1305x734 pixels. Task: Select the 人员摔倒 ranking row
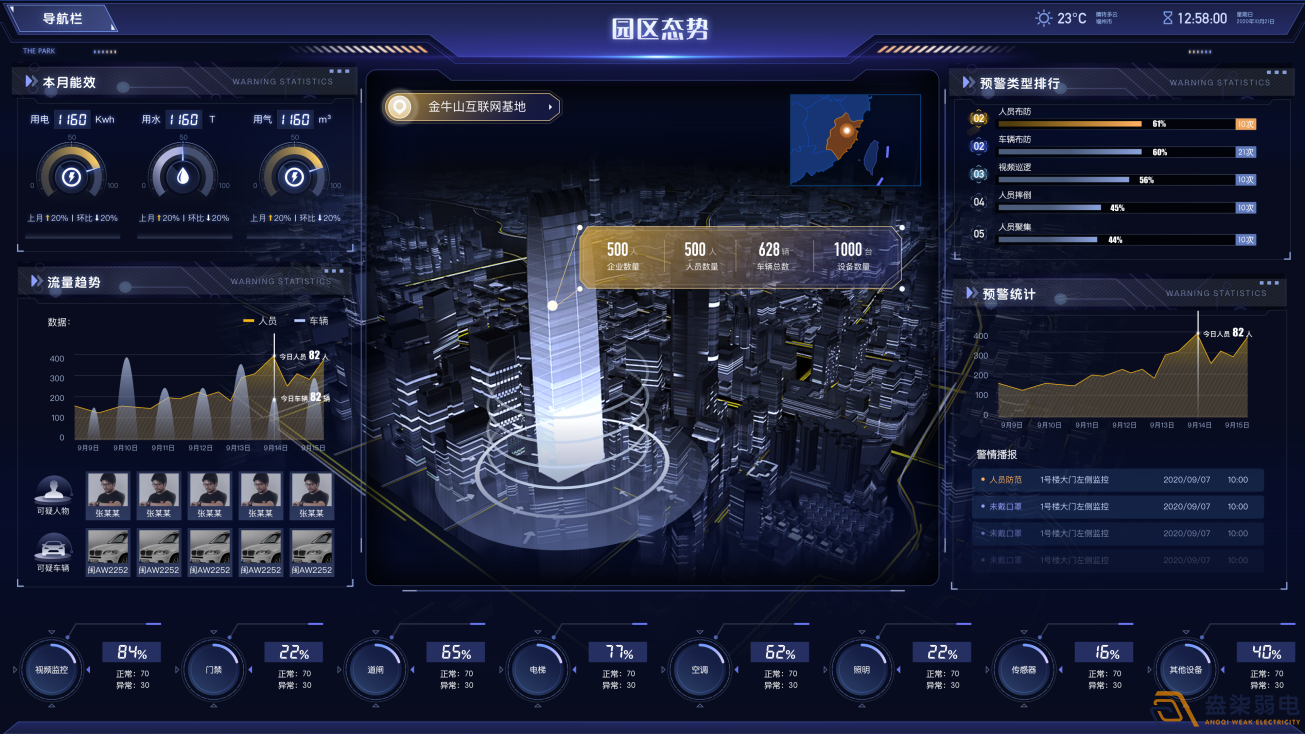pos(1114,203)
